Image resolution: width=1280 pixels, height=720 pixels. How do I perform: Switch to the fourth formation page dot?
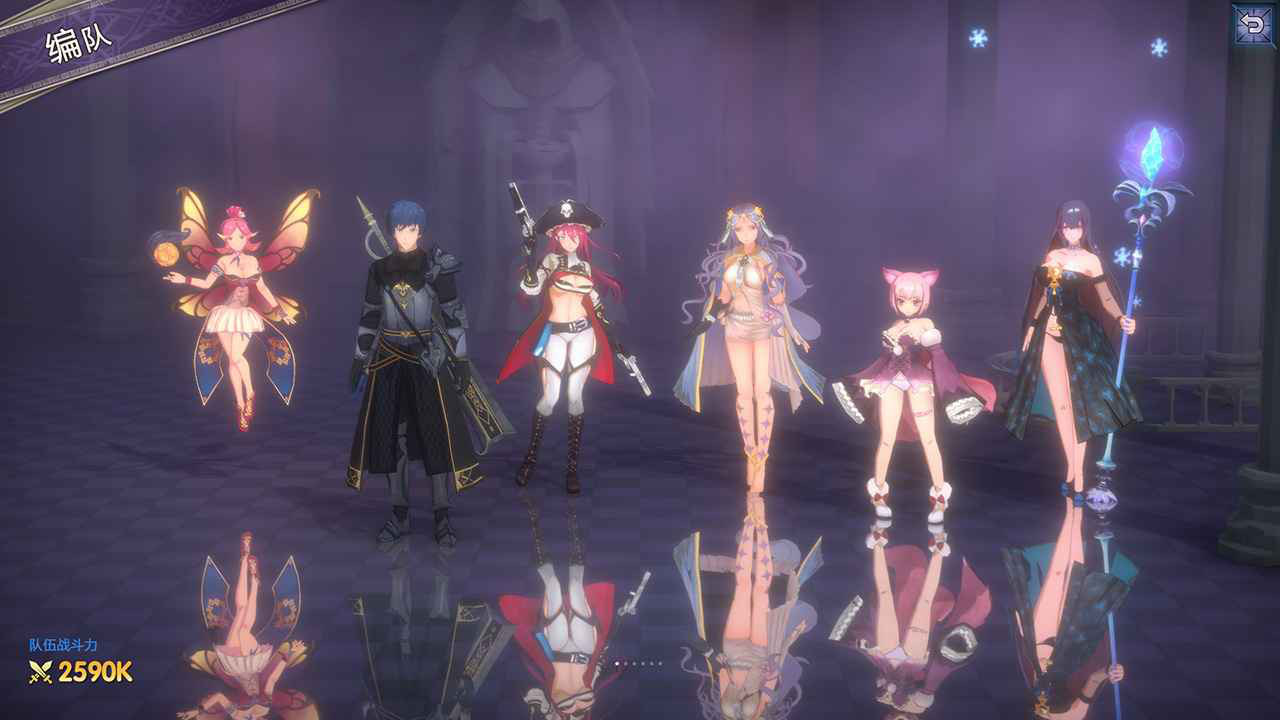click(643, 663)
